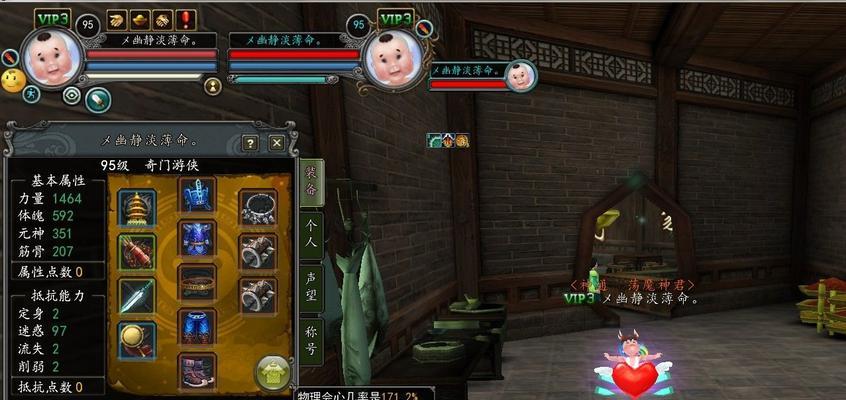Click the yellow smiley face icon
The width and height of the screenshot is (846, 400).
pos(13,80)
